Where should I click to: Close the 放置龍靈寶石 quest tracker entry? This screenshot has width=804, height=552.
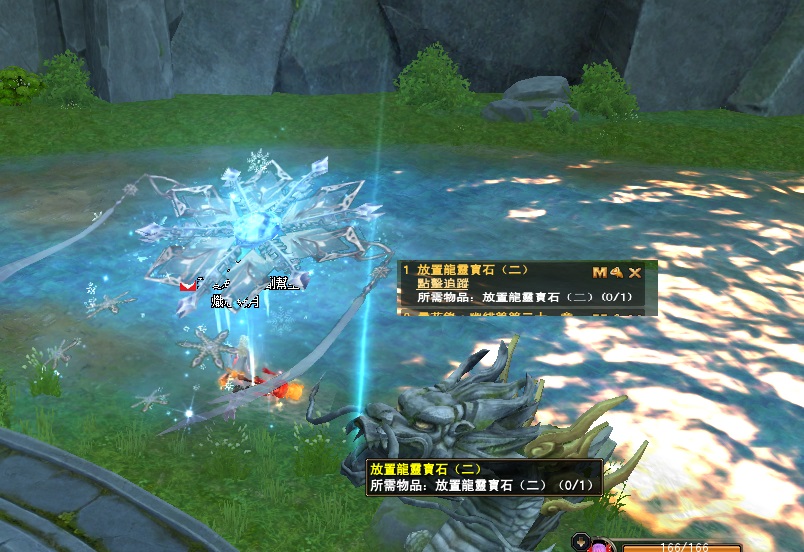(x=635, y=272)
